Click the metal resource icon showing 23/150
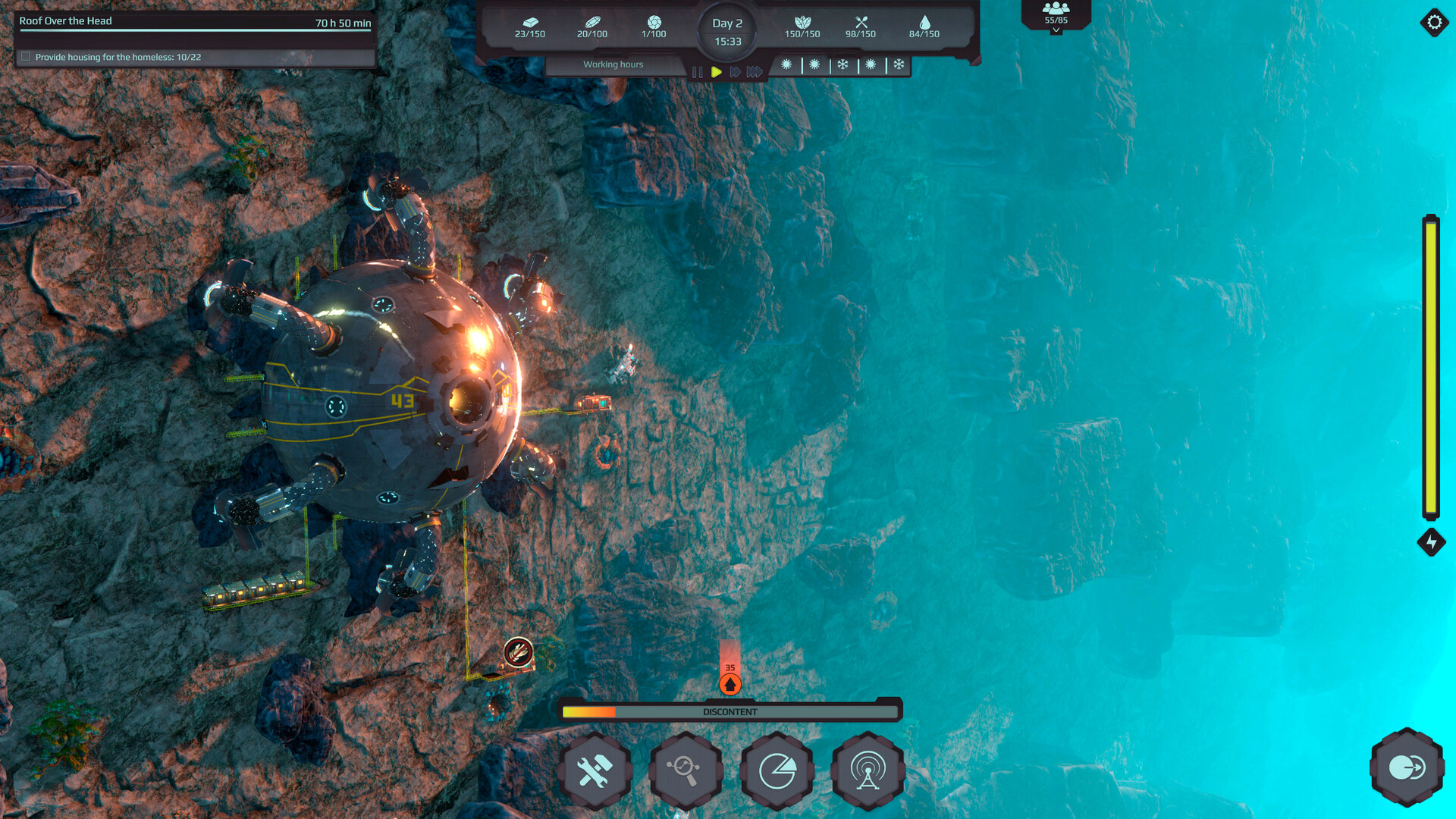This screenshot has width=1456, height=819. coord(529,24)
